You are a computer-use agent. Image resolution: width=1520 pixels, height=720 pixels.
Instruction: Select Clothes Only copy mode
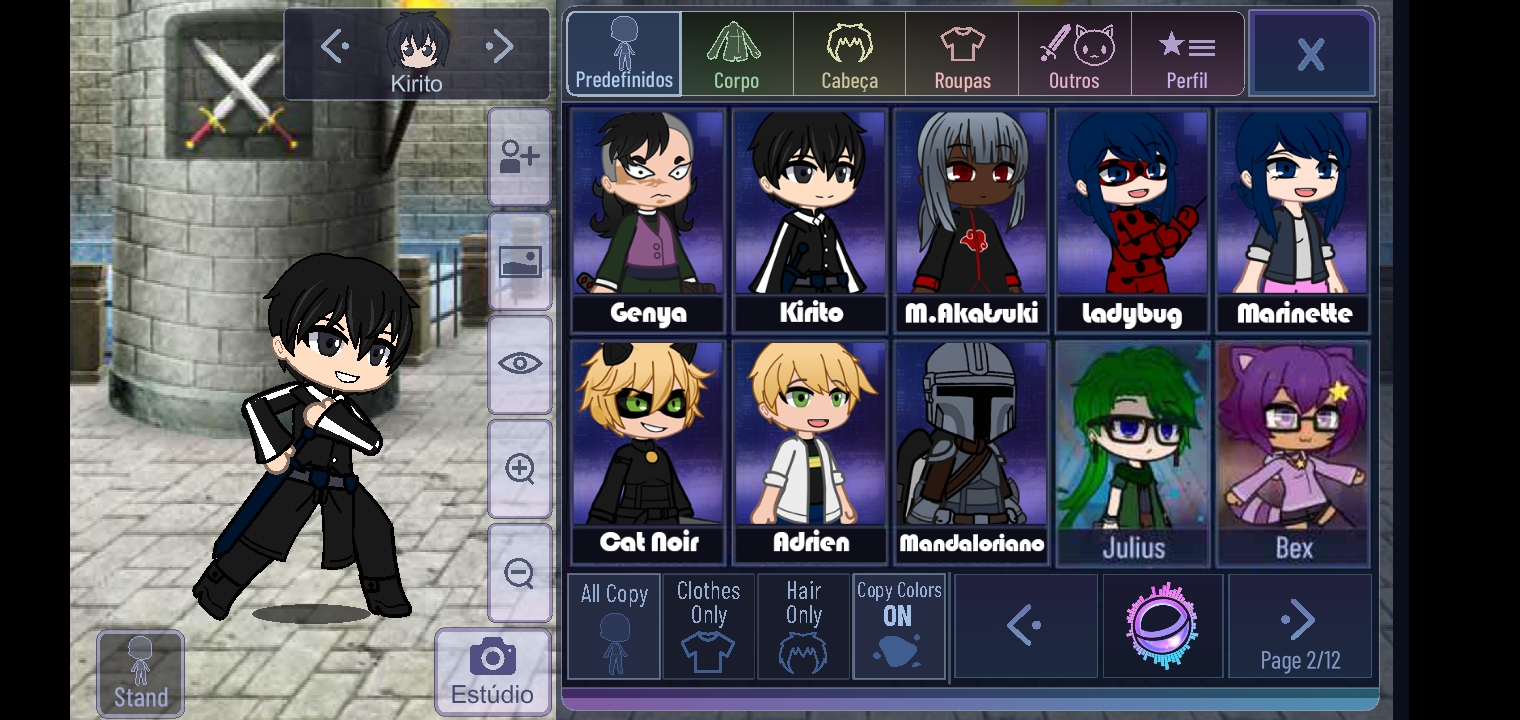click(x=708, y=626)
